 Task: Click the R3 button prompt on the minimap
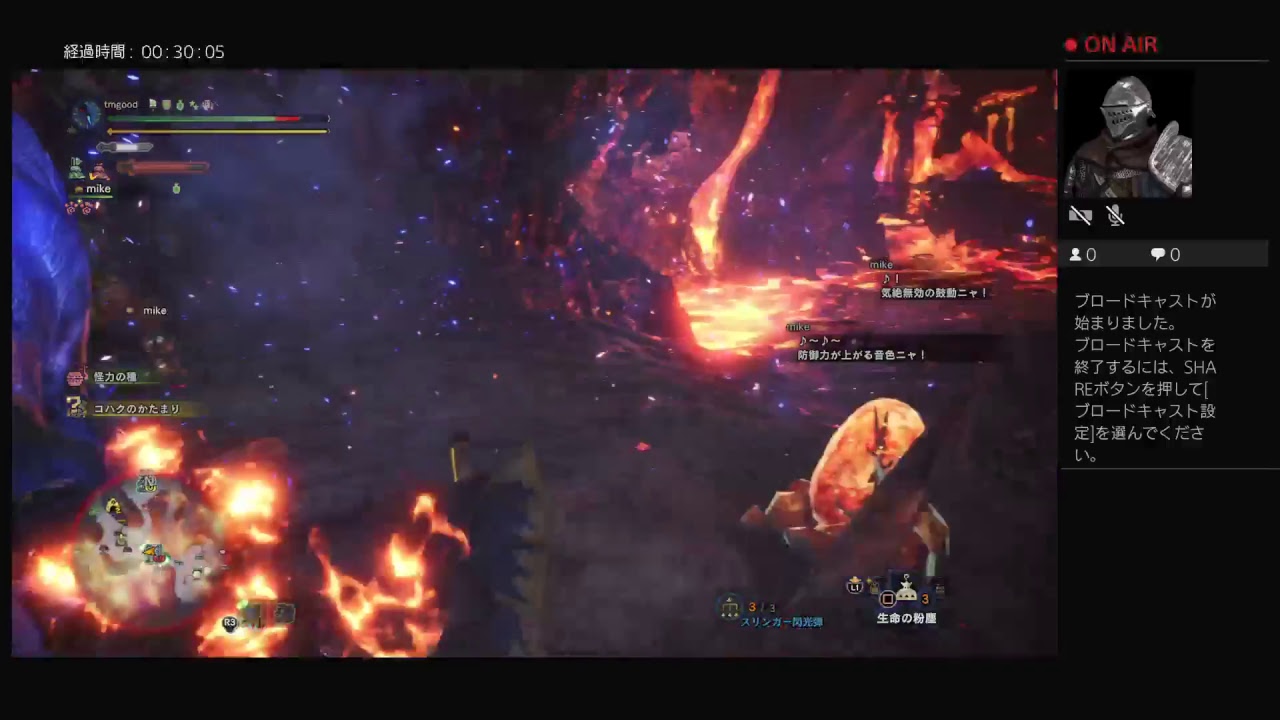pos(230,621)
